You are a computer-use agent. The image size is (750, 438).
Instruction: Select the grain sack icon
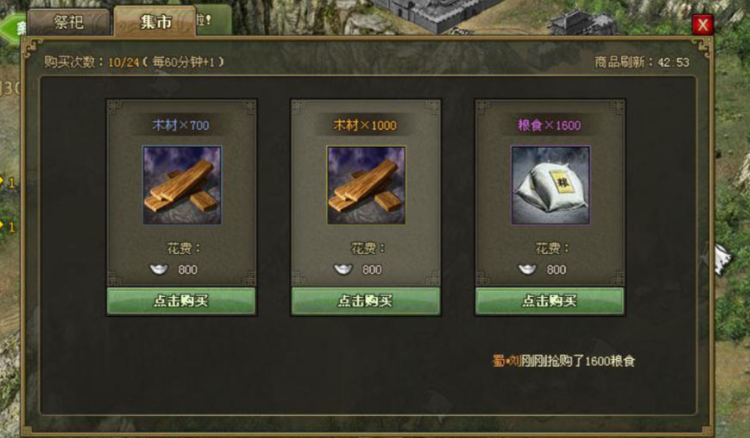[x=550, y=185]
